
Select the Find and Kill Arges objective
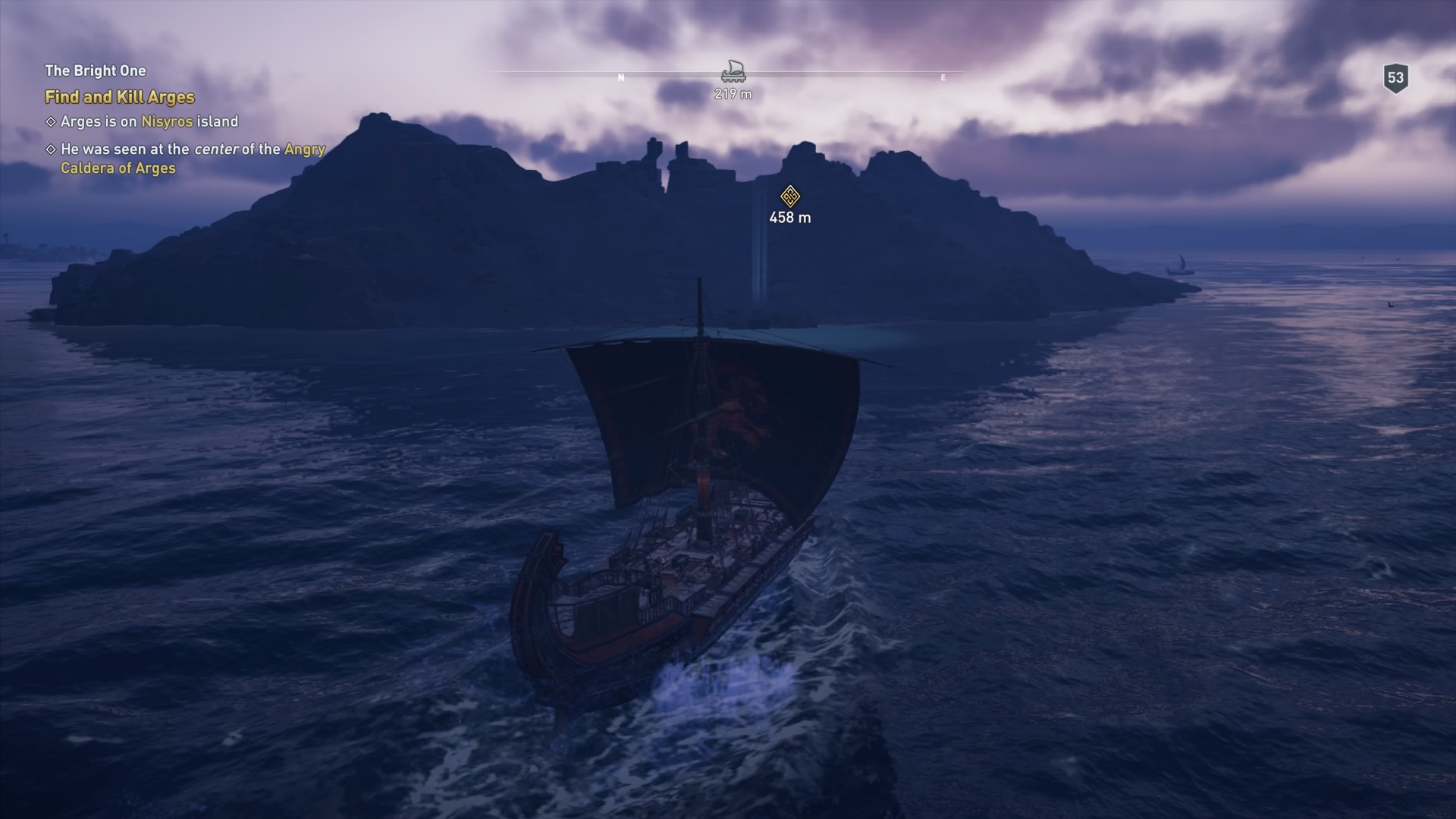tap(120, 97)
